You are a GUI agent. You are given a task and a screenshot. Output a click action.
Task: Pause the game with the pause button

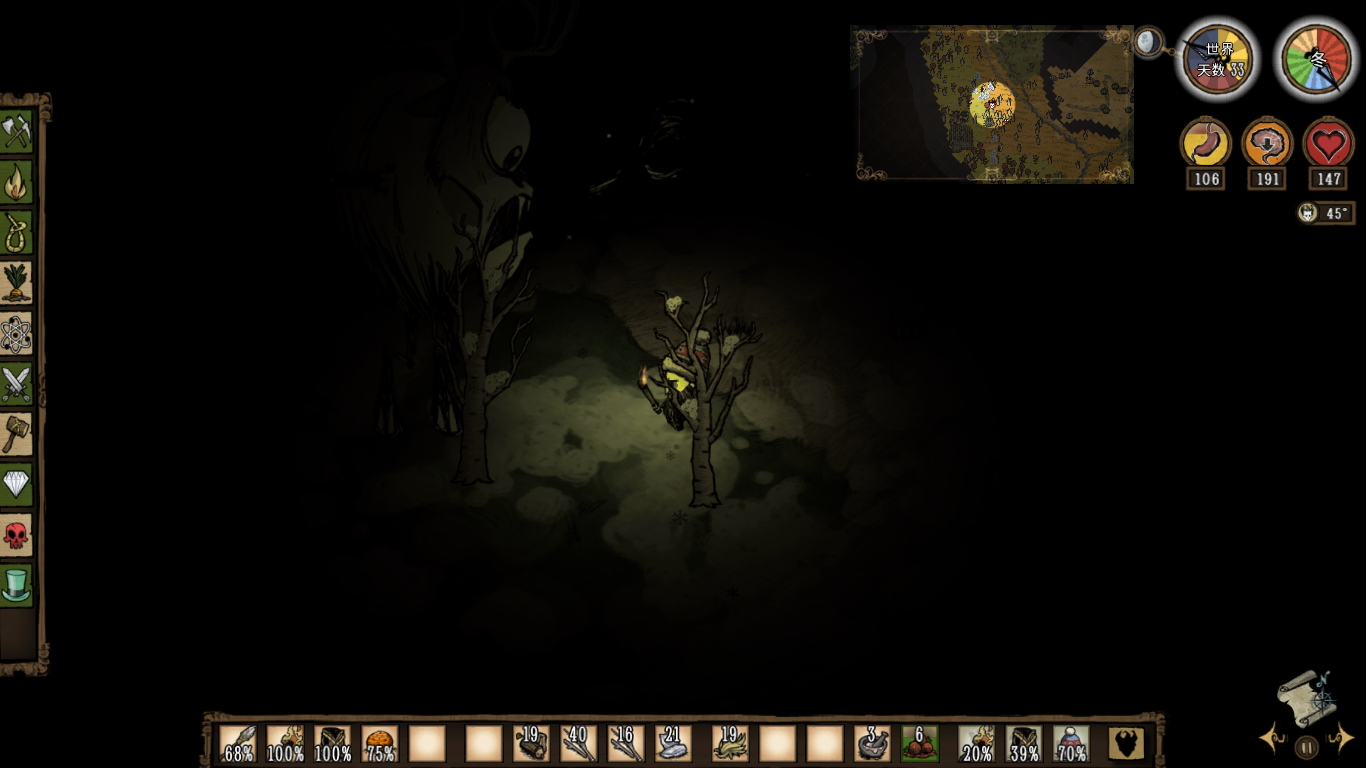1306,746
